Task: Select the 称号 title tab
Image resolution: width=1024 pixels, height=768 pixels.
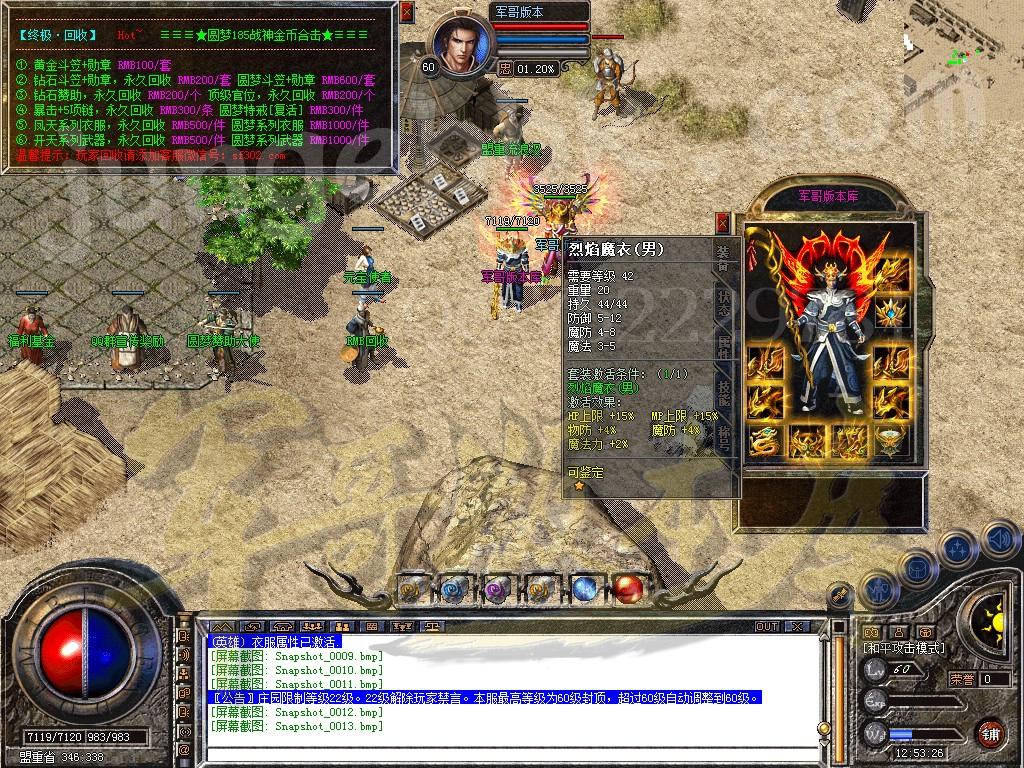Action: 724,435
